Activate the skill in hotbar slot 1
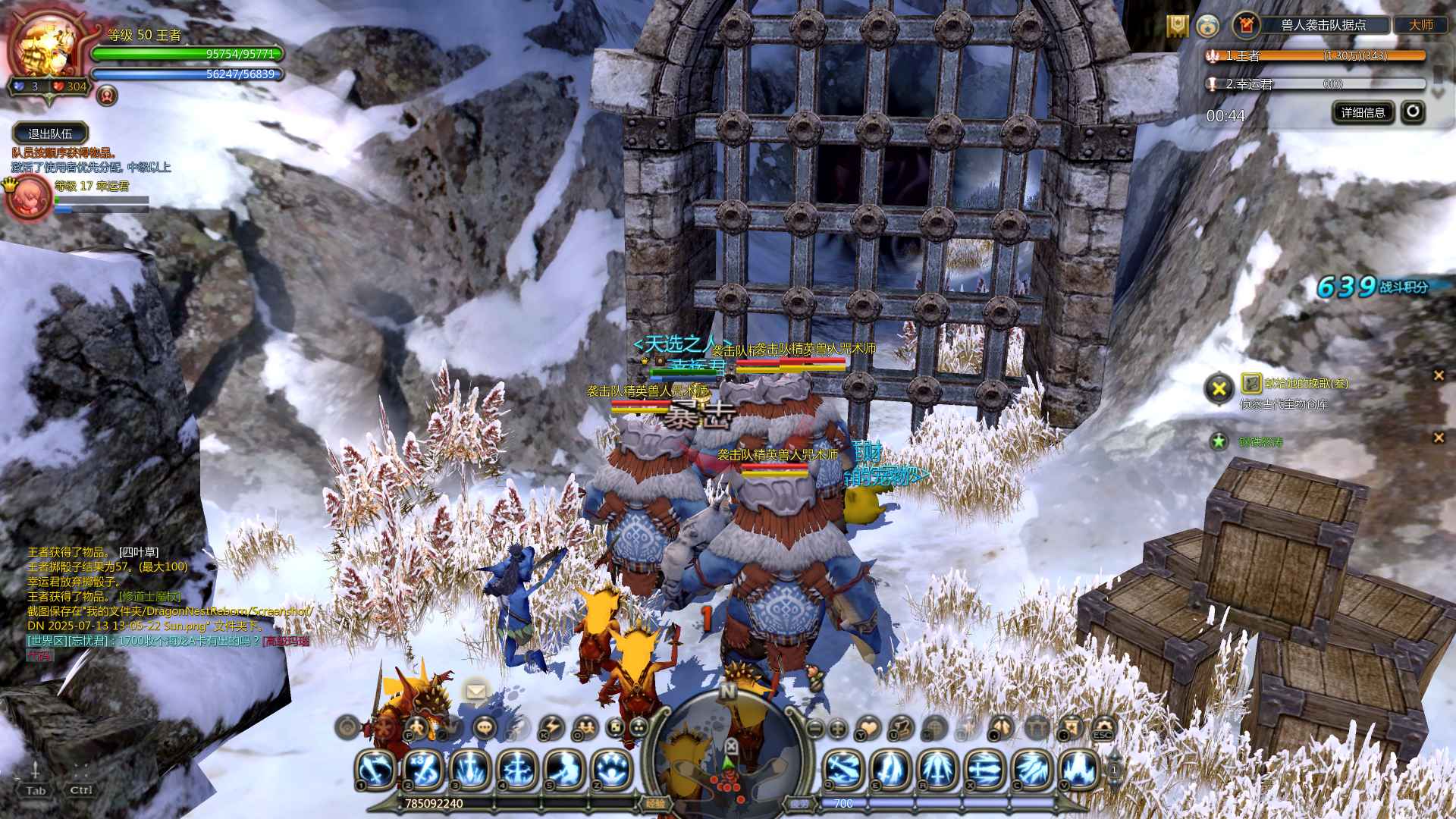Viewport: 1456px width, 819px height. pos(376,769)
